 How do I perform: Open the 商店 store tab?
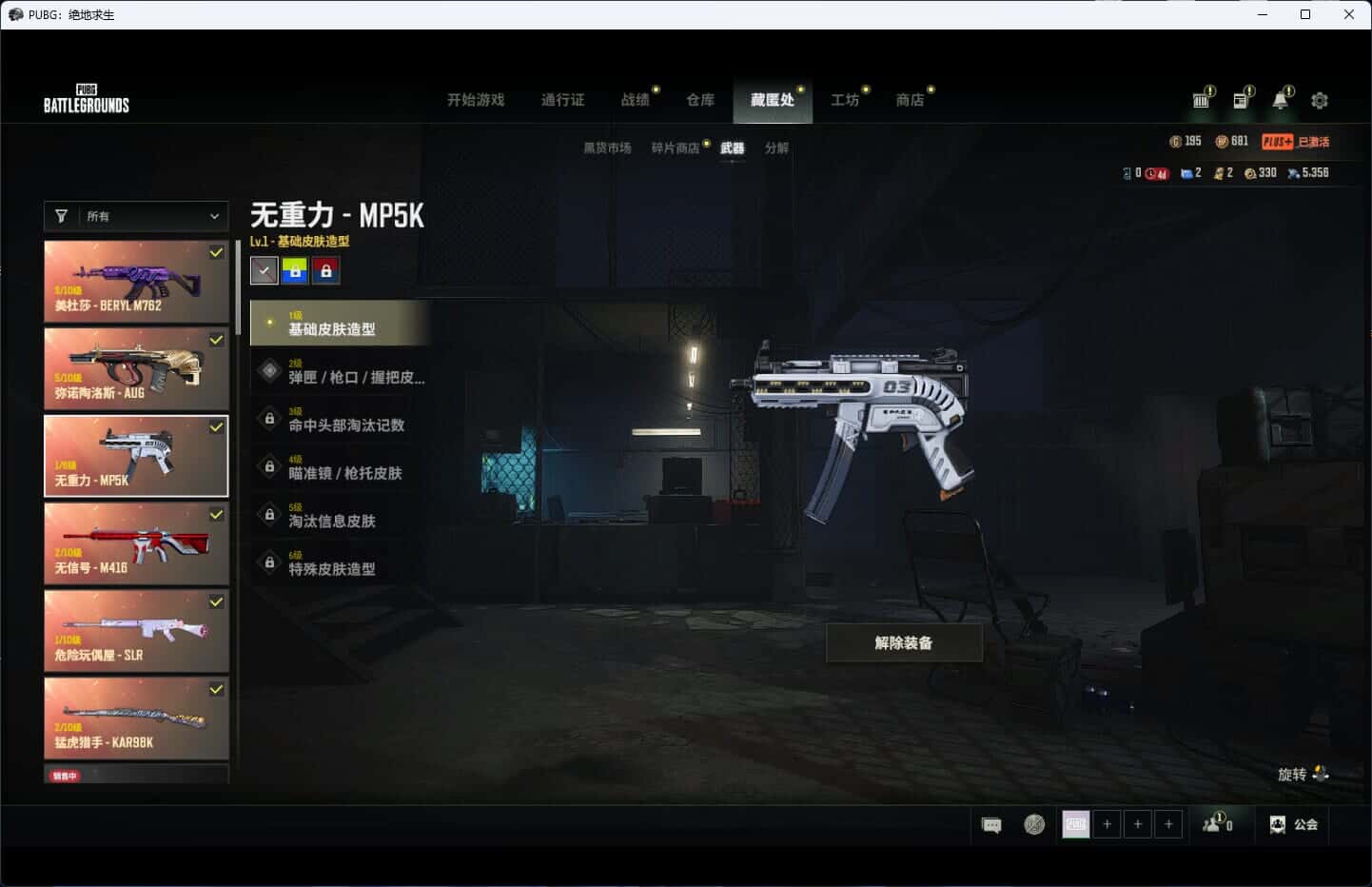click(x=910, y=100)
